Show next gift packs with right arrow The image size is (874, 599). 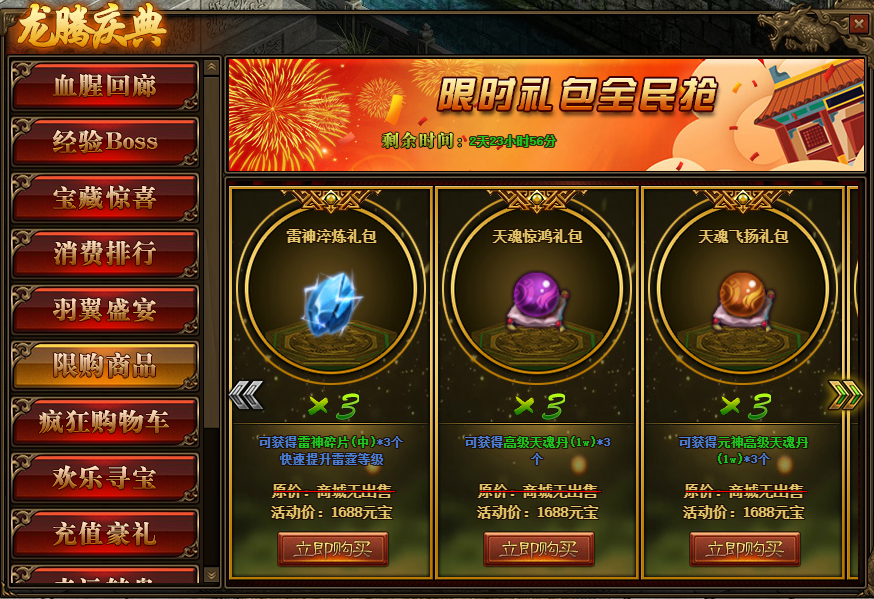pos(845,396)
